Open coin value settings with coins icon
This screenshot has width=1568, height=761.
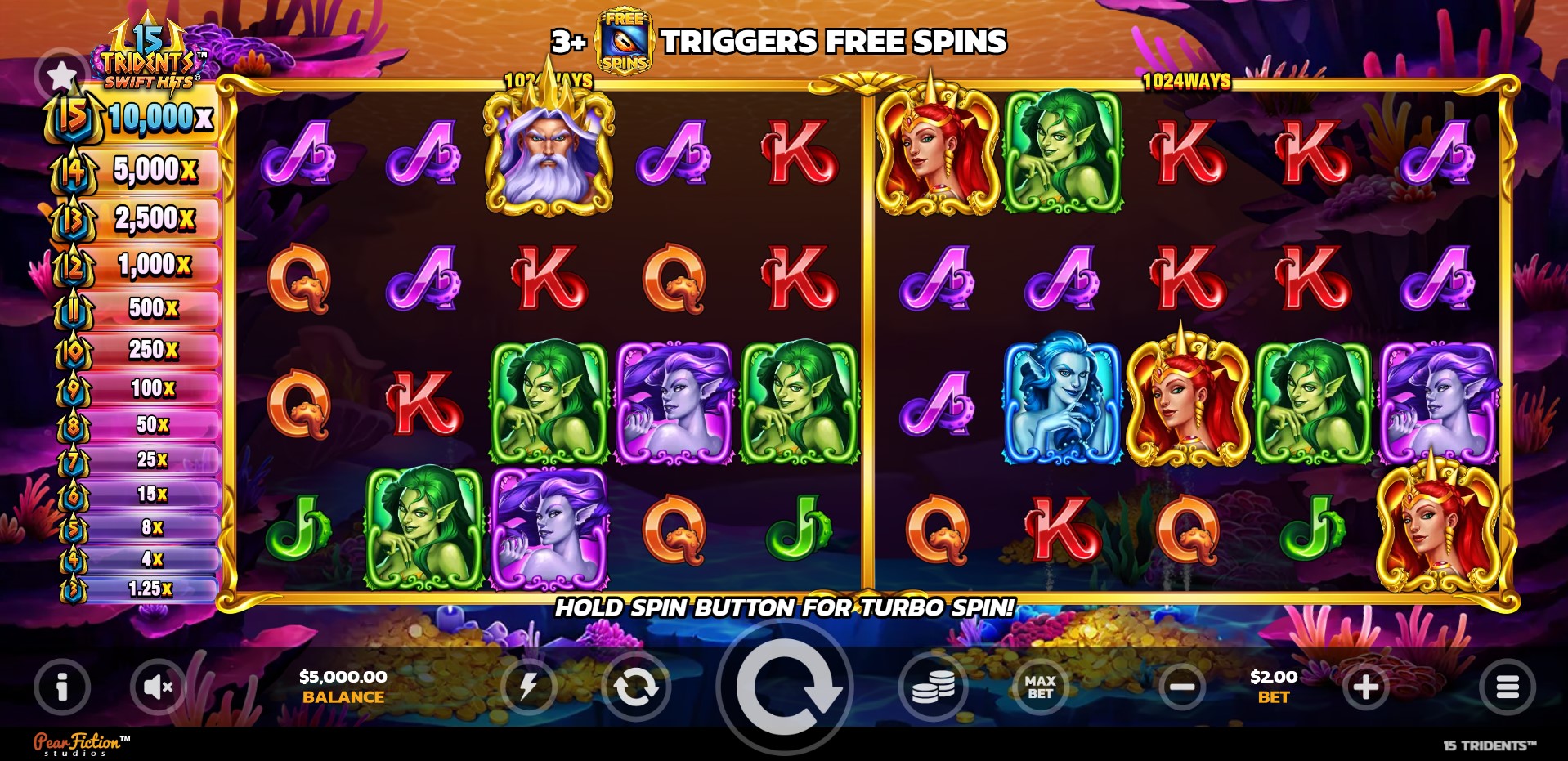(933, 687)
